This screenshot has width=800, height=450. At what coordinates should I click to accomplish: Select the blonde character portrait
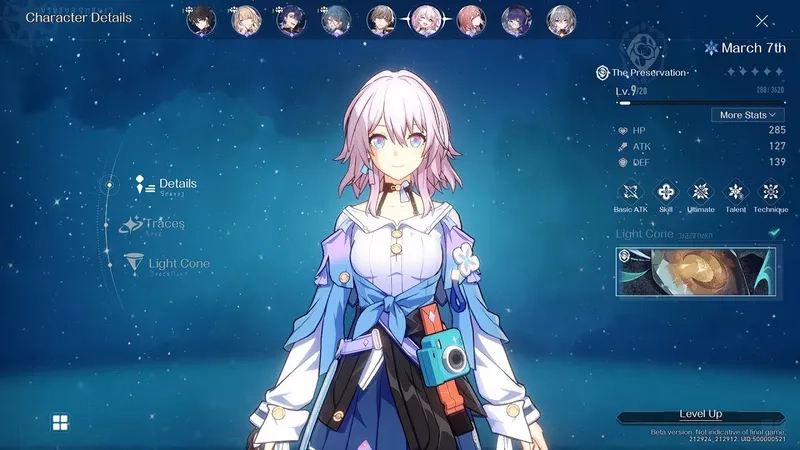pyautogui.click(x=246, y=20)
